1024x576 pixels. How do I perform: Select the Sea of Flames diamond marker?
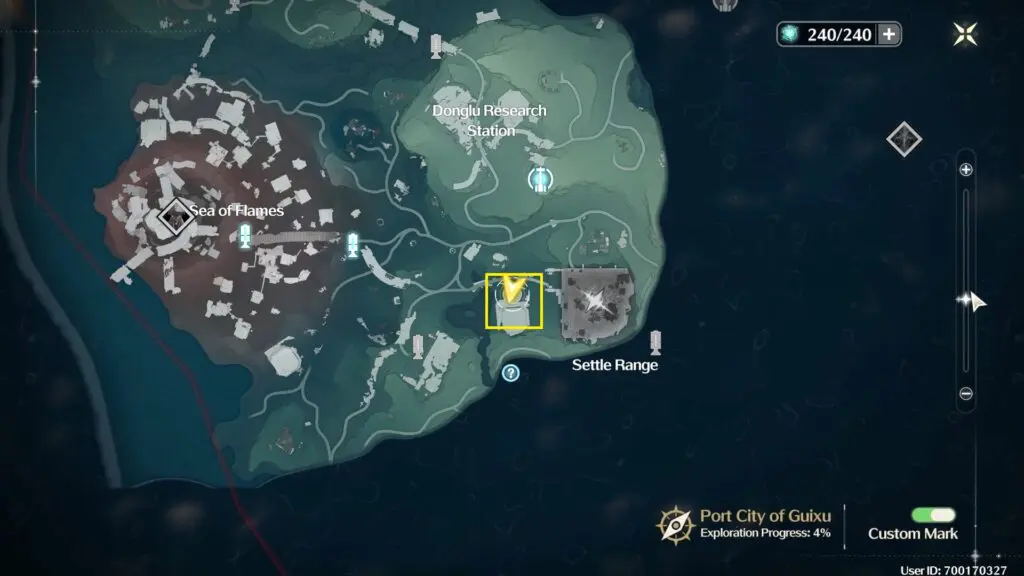point(176,214)
